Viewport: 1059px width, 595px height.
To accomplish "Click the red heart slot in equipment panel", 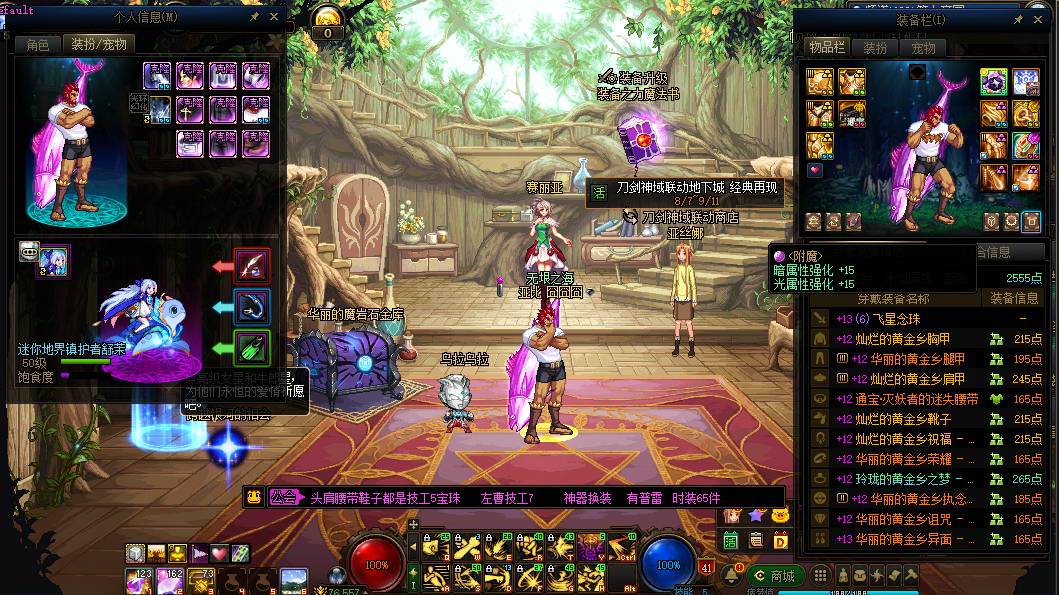I will click(813, 171).
